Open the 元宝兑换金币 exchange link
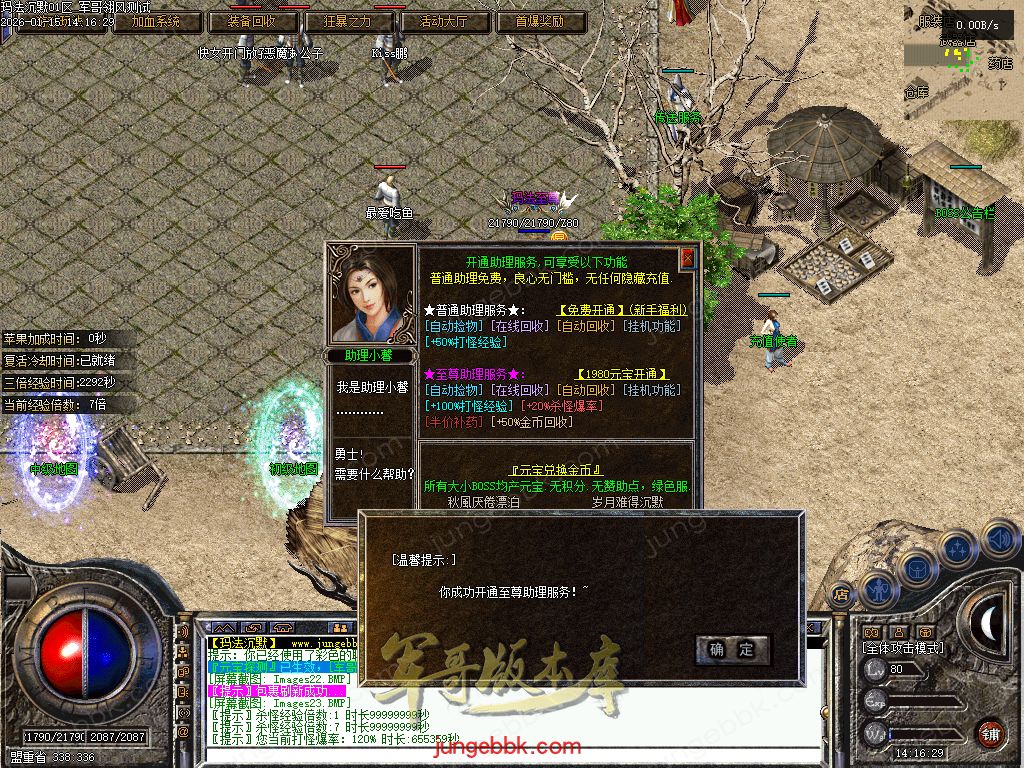 point(556,470)
